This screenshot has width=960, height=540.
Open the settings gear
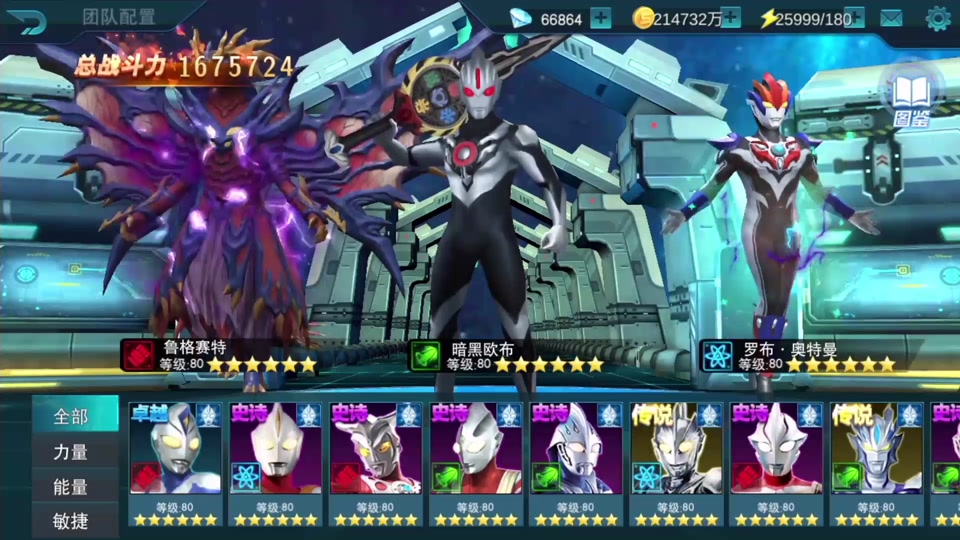point(937,18)
